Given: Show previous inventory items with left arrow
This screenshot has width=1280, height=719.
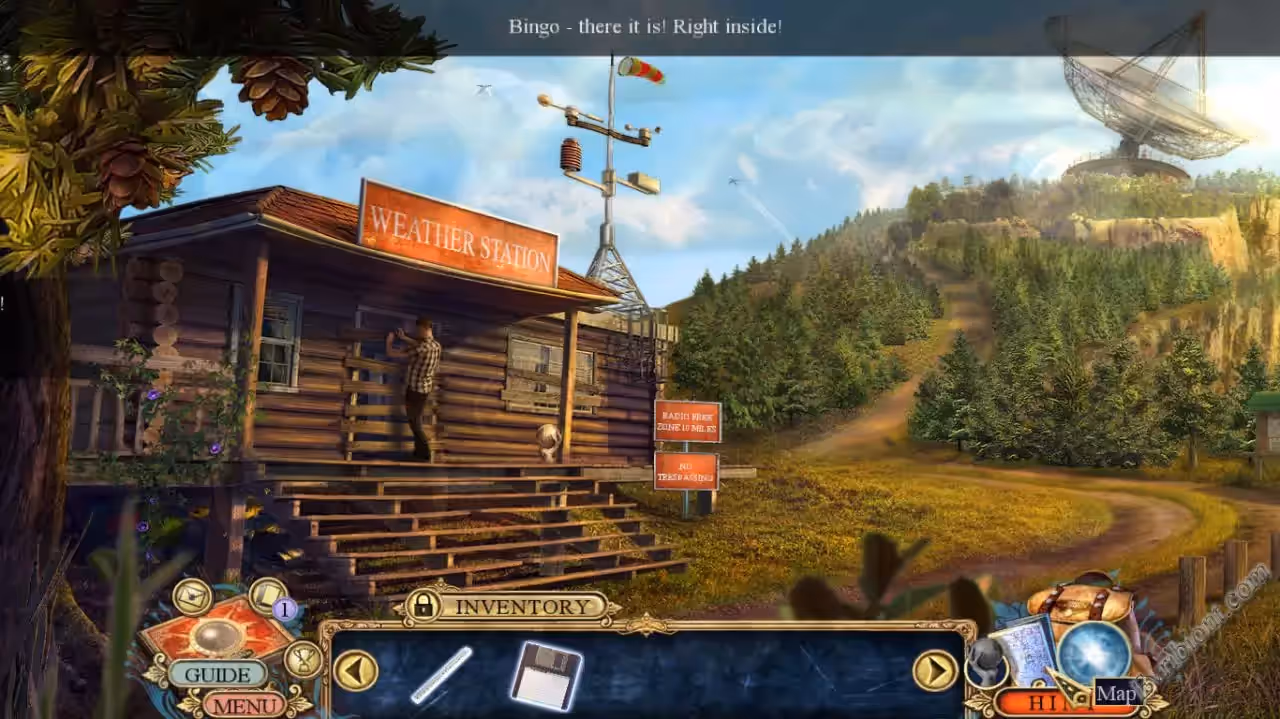Looking at the screenshot, I should 355,669.
